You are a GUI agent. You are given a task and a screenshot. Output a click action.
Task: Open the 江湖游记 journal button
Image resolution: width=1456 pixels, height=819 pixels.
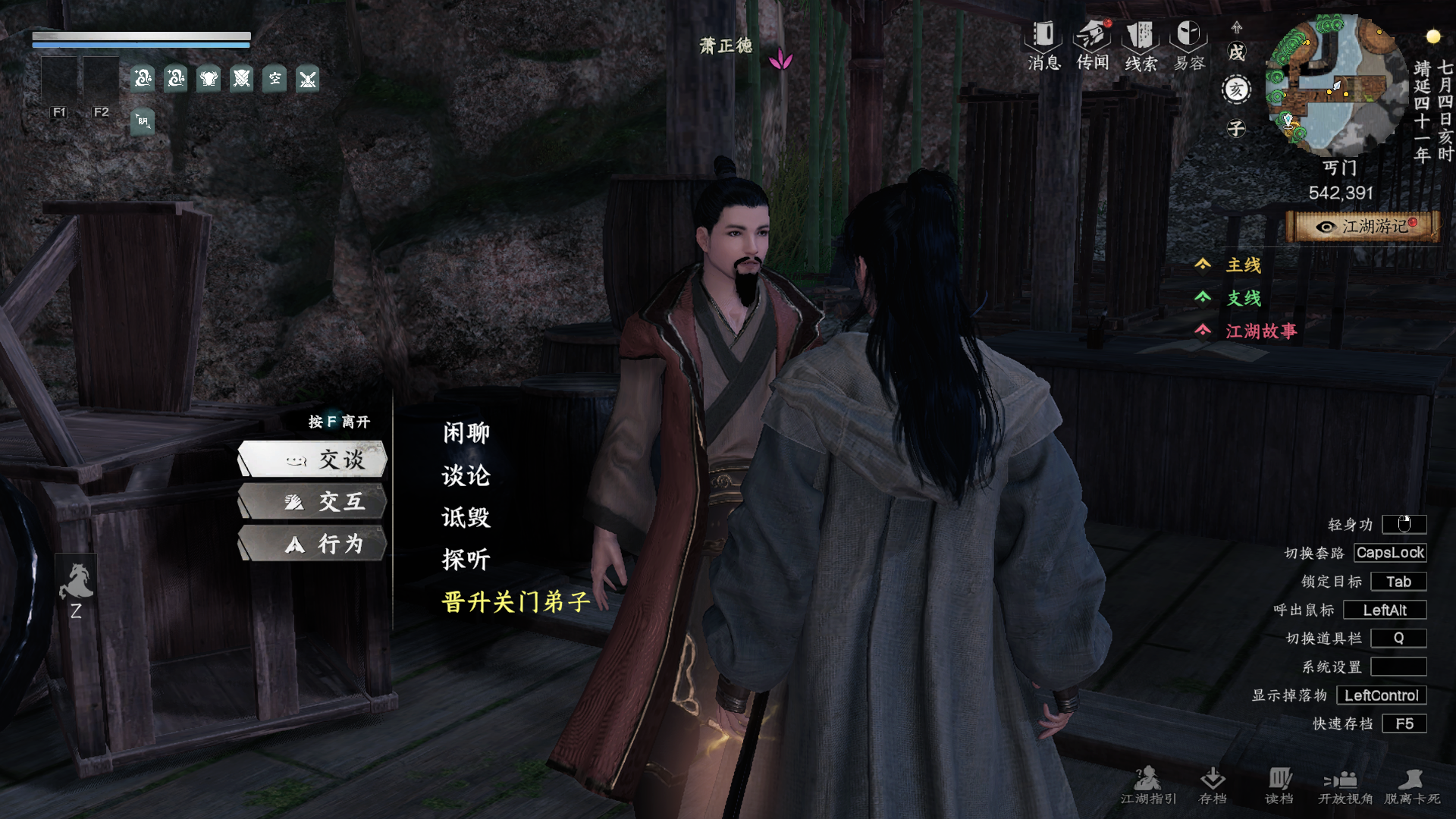coord(1363,227)
